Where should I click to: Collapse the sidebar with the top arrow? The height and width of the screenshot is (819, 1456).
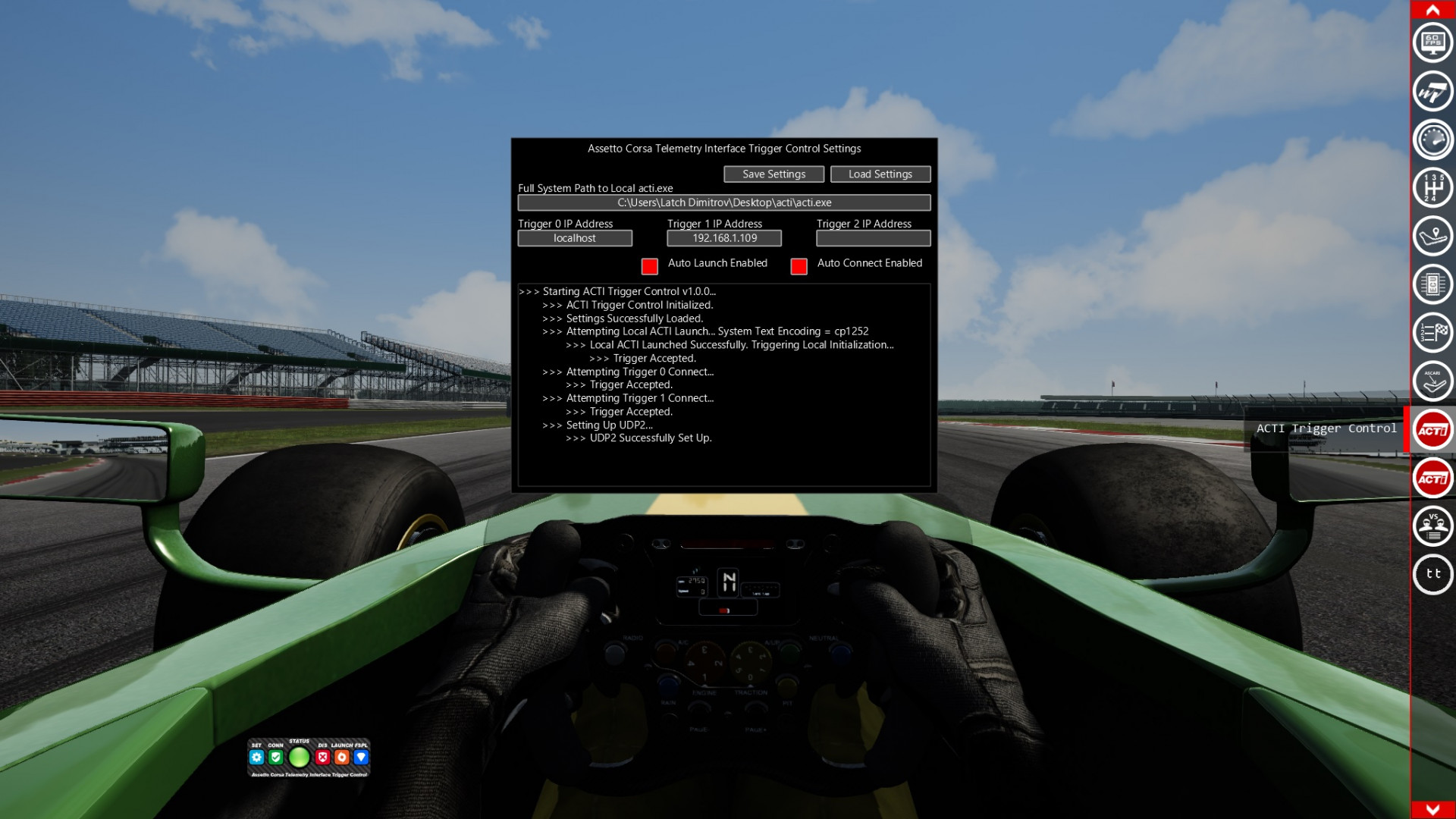pos(1433,11)
